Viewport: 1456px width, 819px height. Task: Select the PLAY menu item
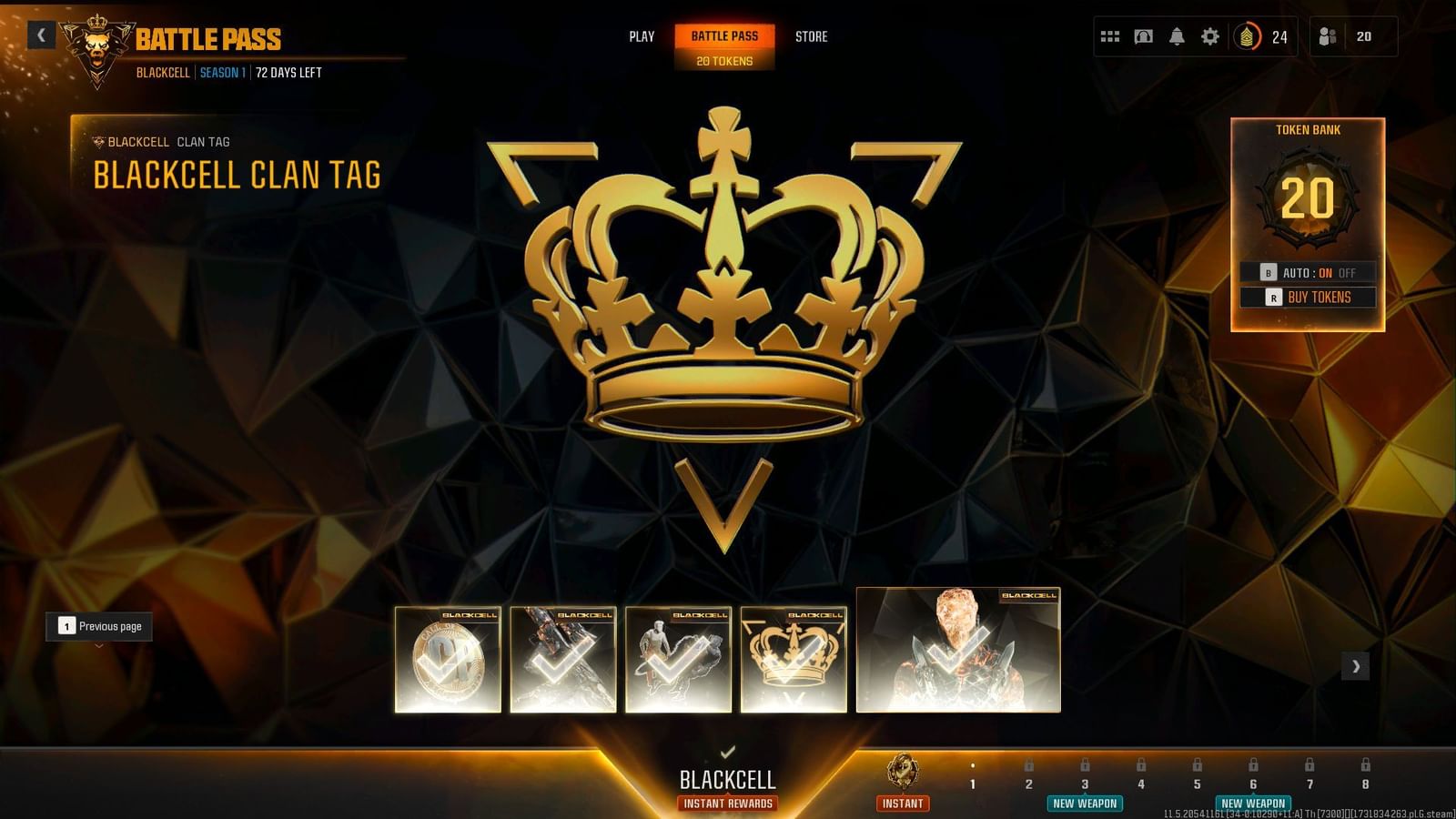[x=642, y=37]
